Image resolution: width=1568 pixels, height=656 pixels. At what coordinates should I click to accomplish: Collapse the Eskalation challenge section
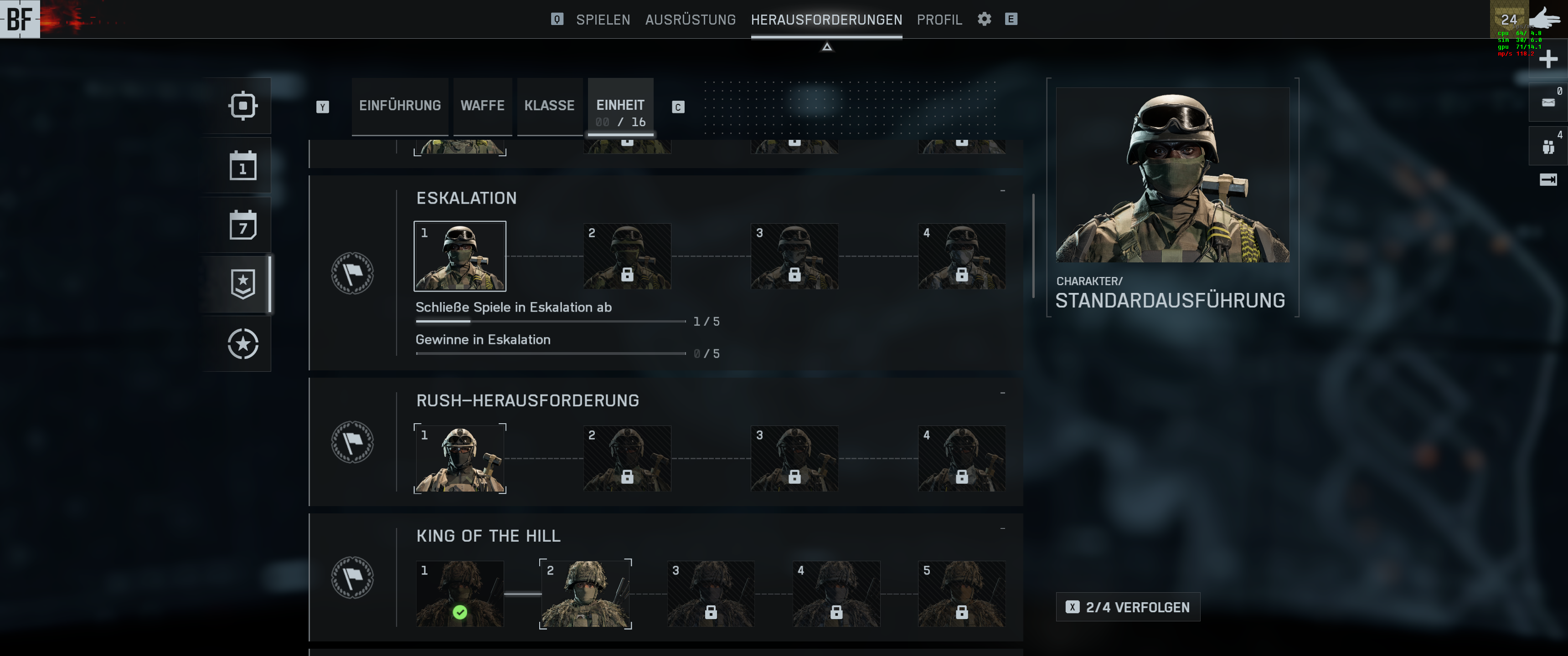(1002, 191)
